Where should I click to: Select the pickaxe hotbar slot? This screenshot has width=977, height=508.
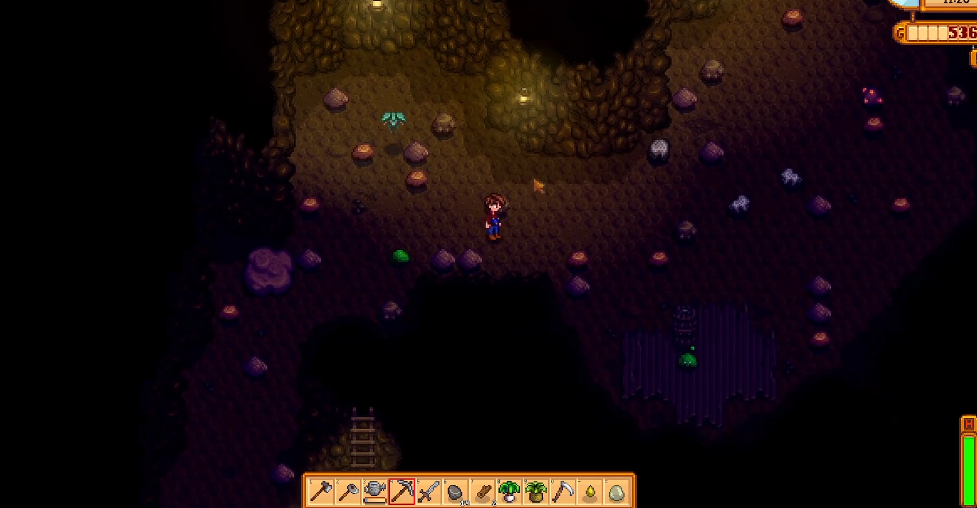(402, 491)
